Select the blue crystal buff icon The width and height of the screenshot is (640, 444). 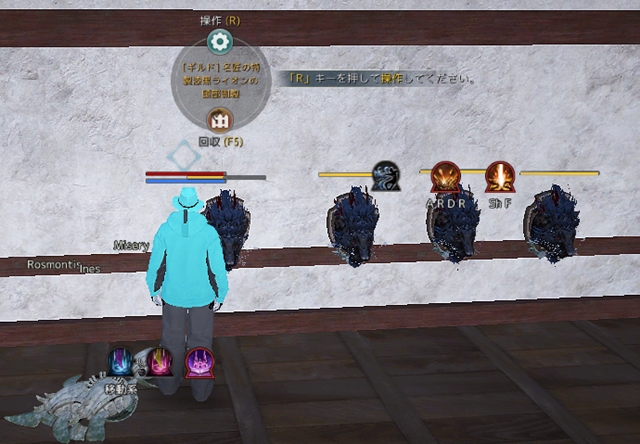click(x=121, y=361)
